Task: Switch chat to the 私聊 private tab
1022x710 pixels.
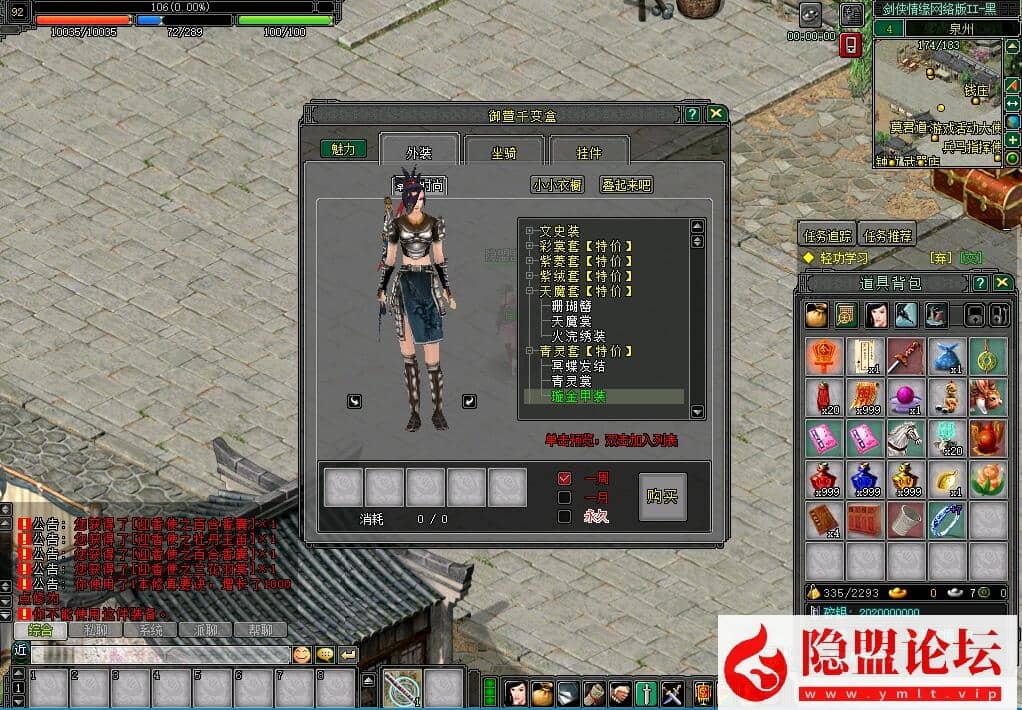Action: pyautogui.click(x=95, y=630)
